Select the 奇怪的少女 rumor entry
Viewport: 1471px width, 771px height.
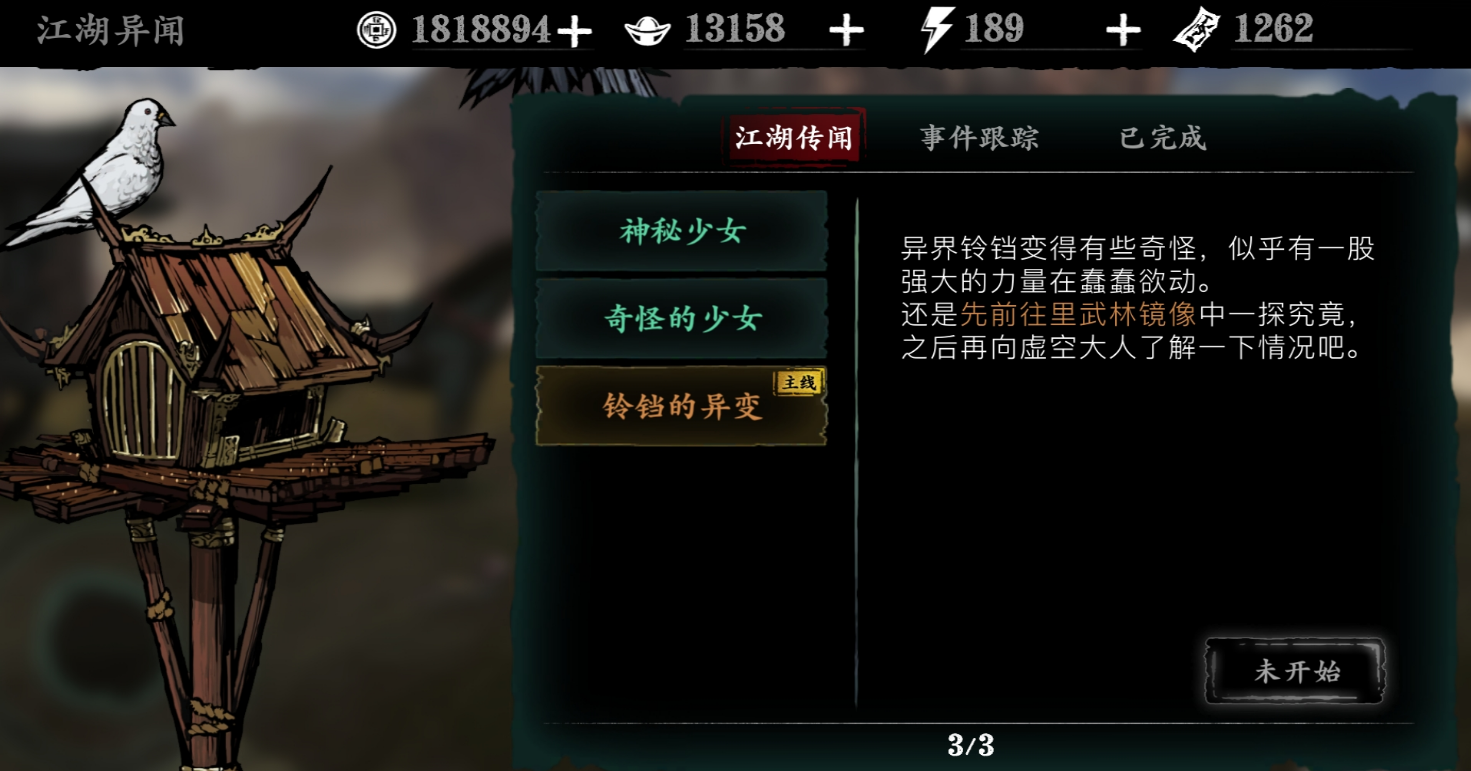coord(681,318)
